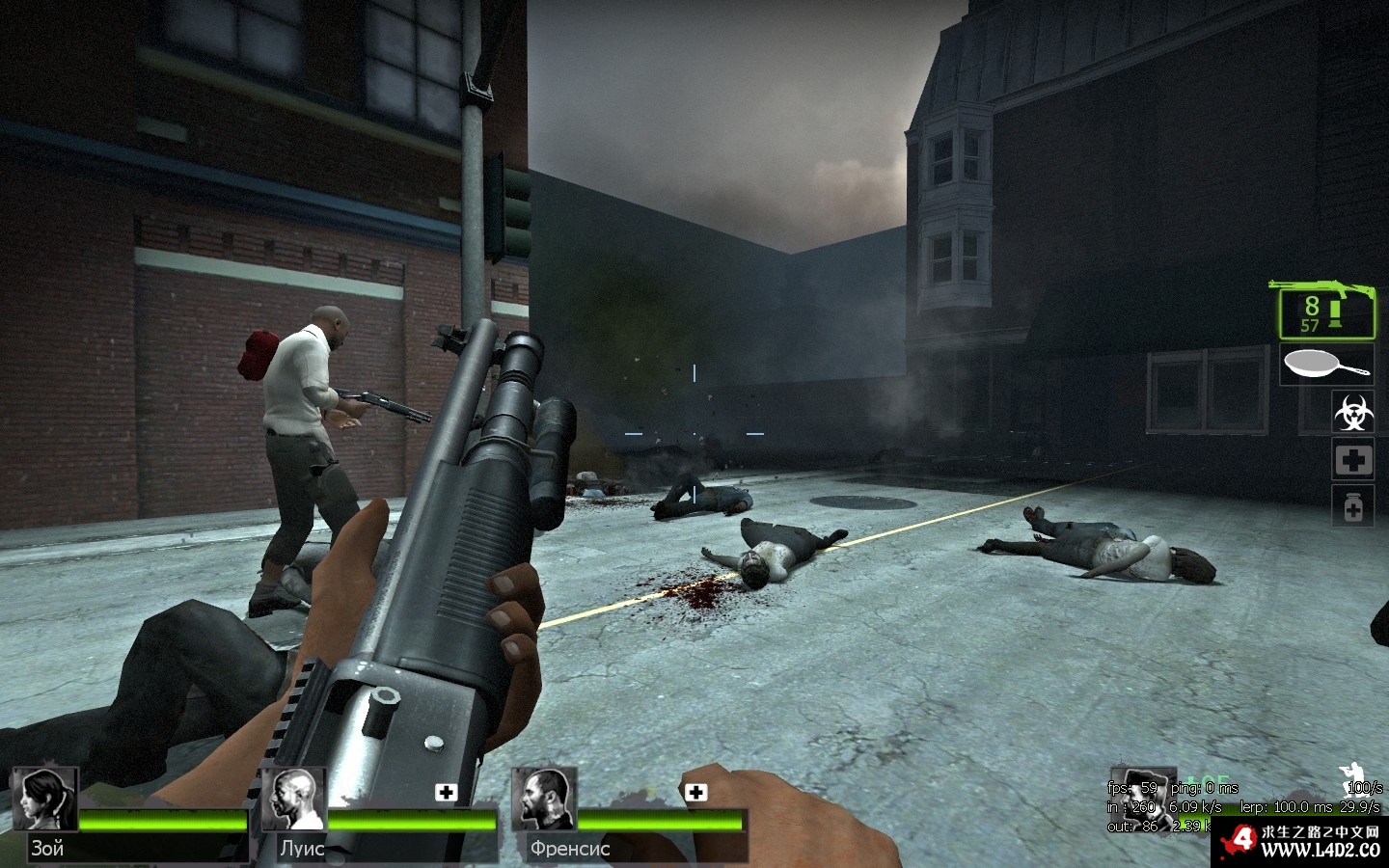The width and height of the screenshot is (1389, 868).
Task: Choose the first aid kit slot
Action: pos(1352,460)
